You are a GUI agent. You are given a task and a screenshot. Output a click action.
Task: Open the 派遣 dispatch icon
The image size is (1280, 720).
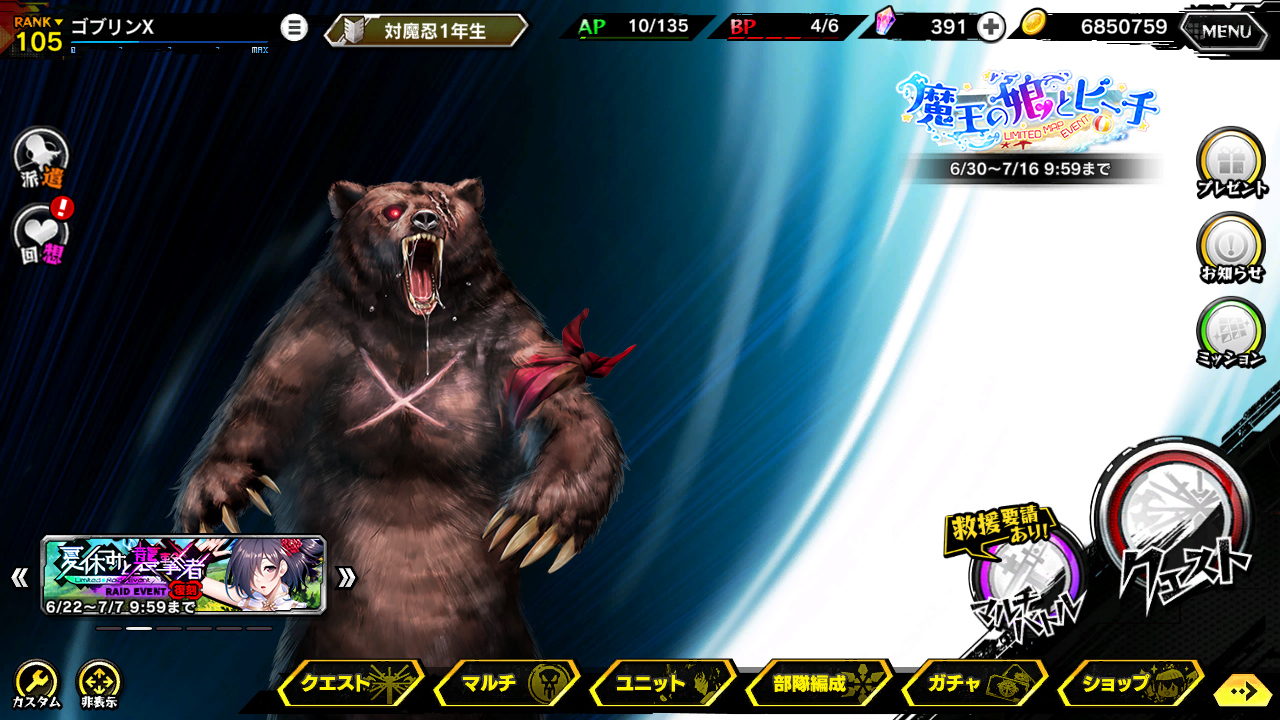coord(41,156)
